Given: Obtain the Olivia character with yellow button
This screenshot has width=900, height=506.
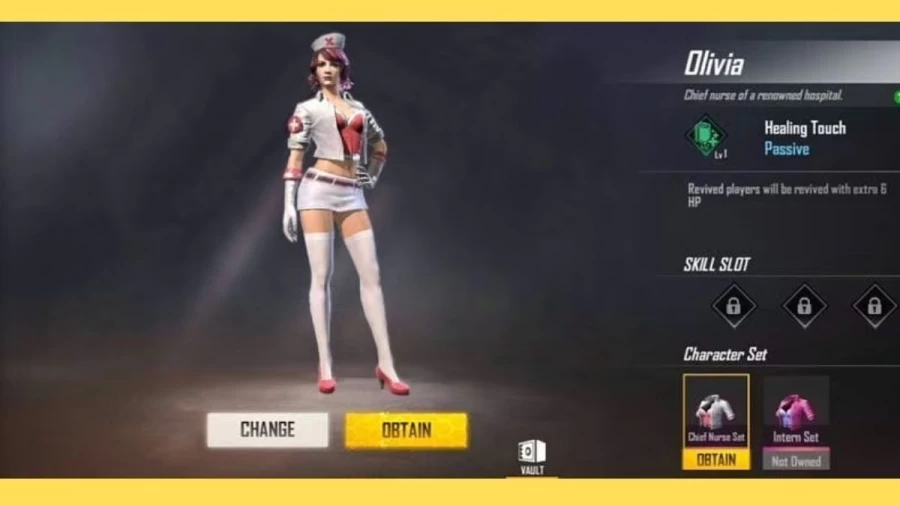Looking at the screenshot, I should point(406,430).
